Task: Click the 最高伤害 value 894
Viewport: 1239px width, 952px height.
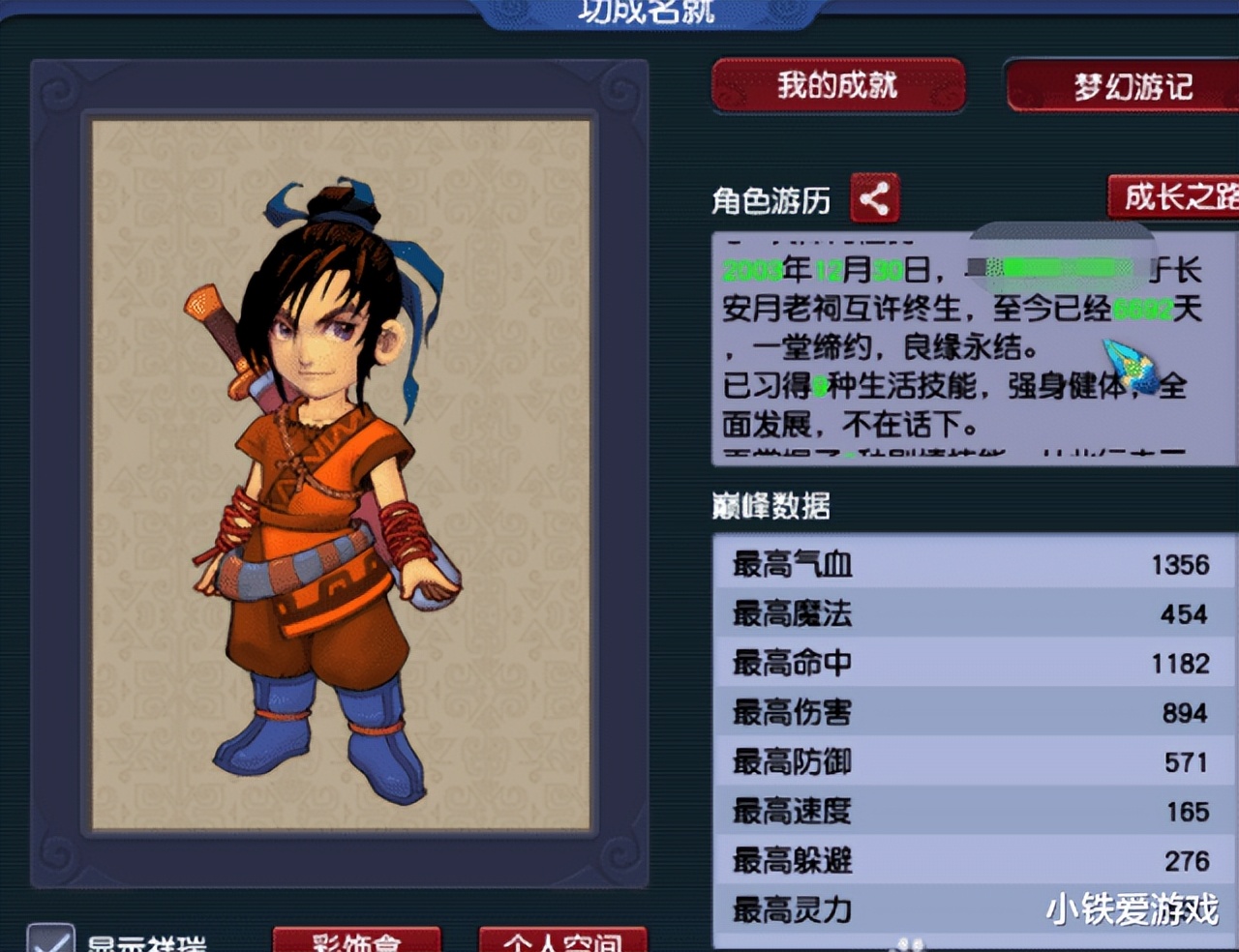Action: (x=1180, y=713)
